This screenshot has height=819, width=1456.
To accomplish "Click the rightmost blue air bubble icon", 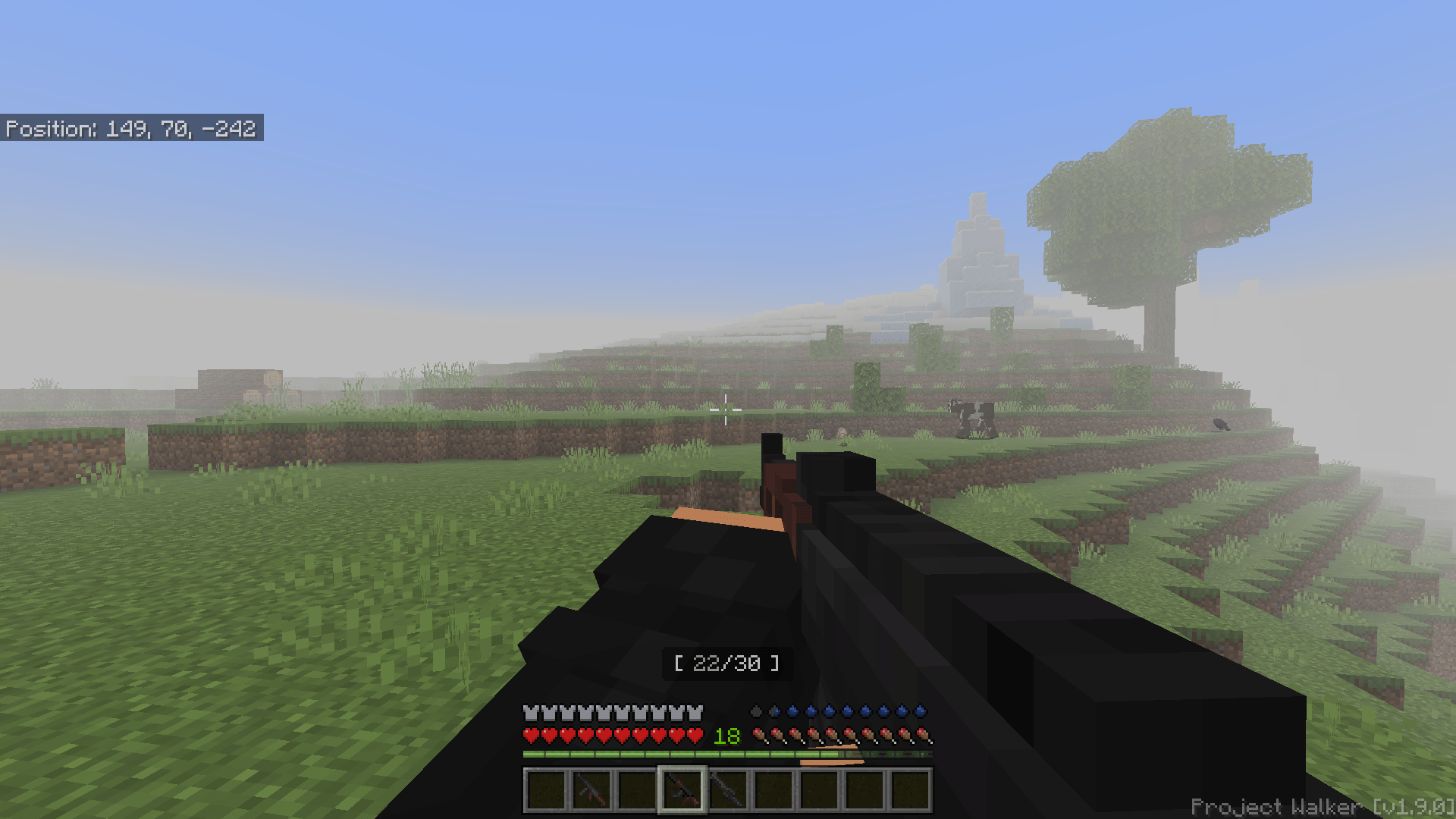I will (x=921, y=711).
